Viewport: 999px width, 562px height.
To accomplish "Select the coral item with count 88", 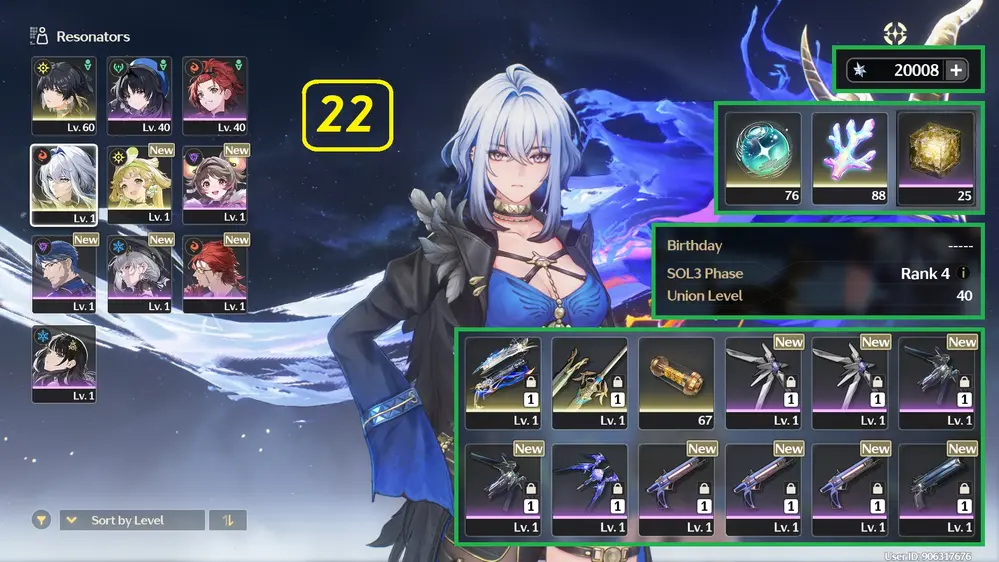I will 849,157.
